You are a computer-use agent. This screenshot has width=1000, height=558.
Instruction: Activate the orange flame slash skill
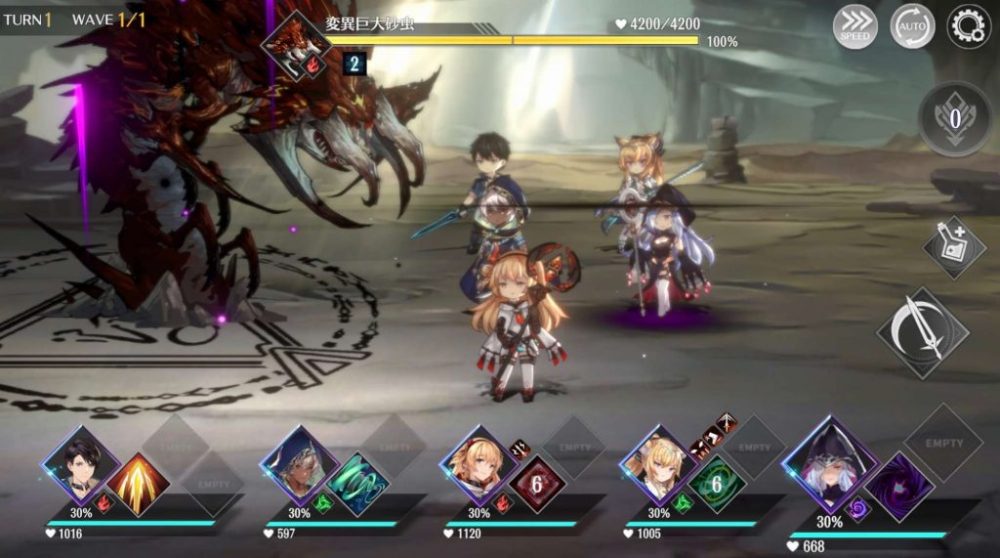(x=137, y=483)
